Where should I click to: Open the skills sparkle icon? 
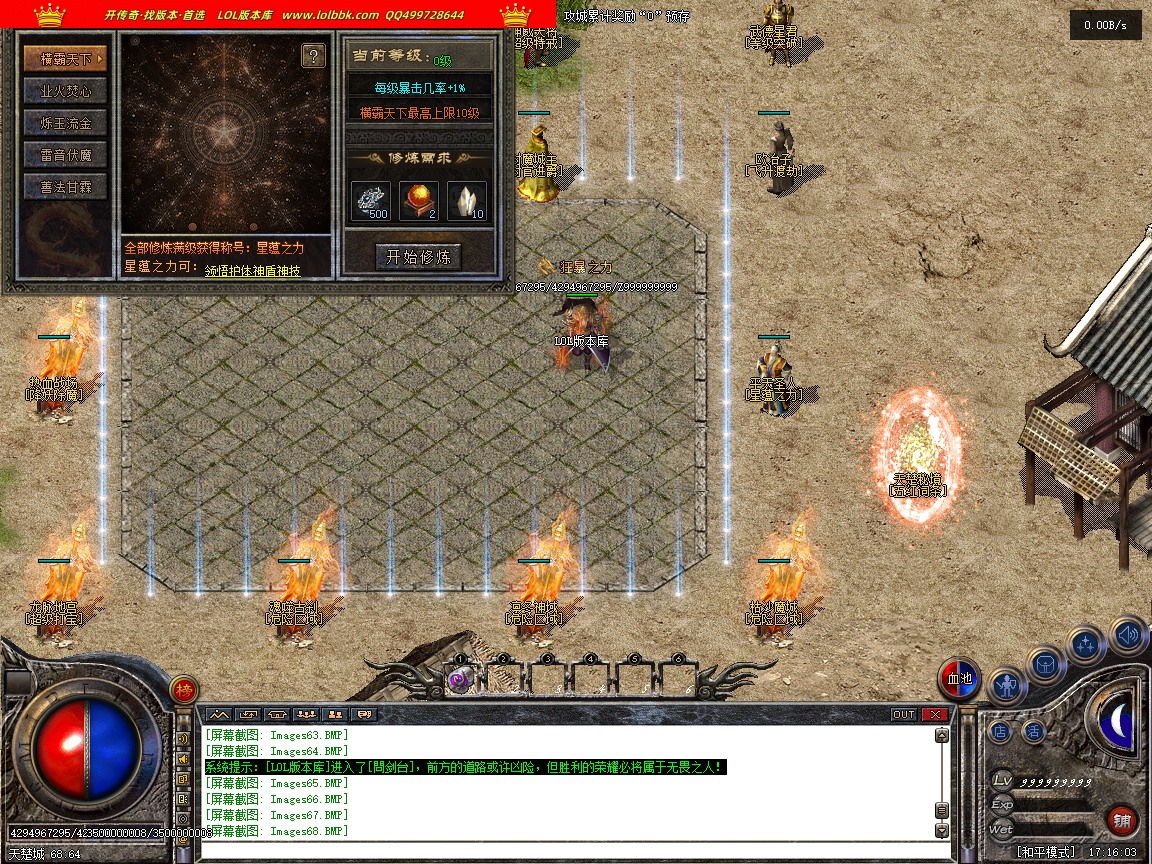1086,645
